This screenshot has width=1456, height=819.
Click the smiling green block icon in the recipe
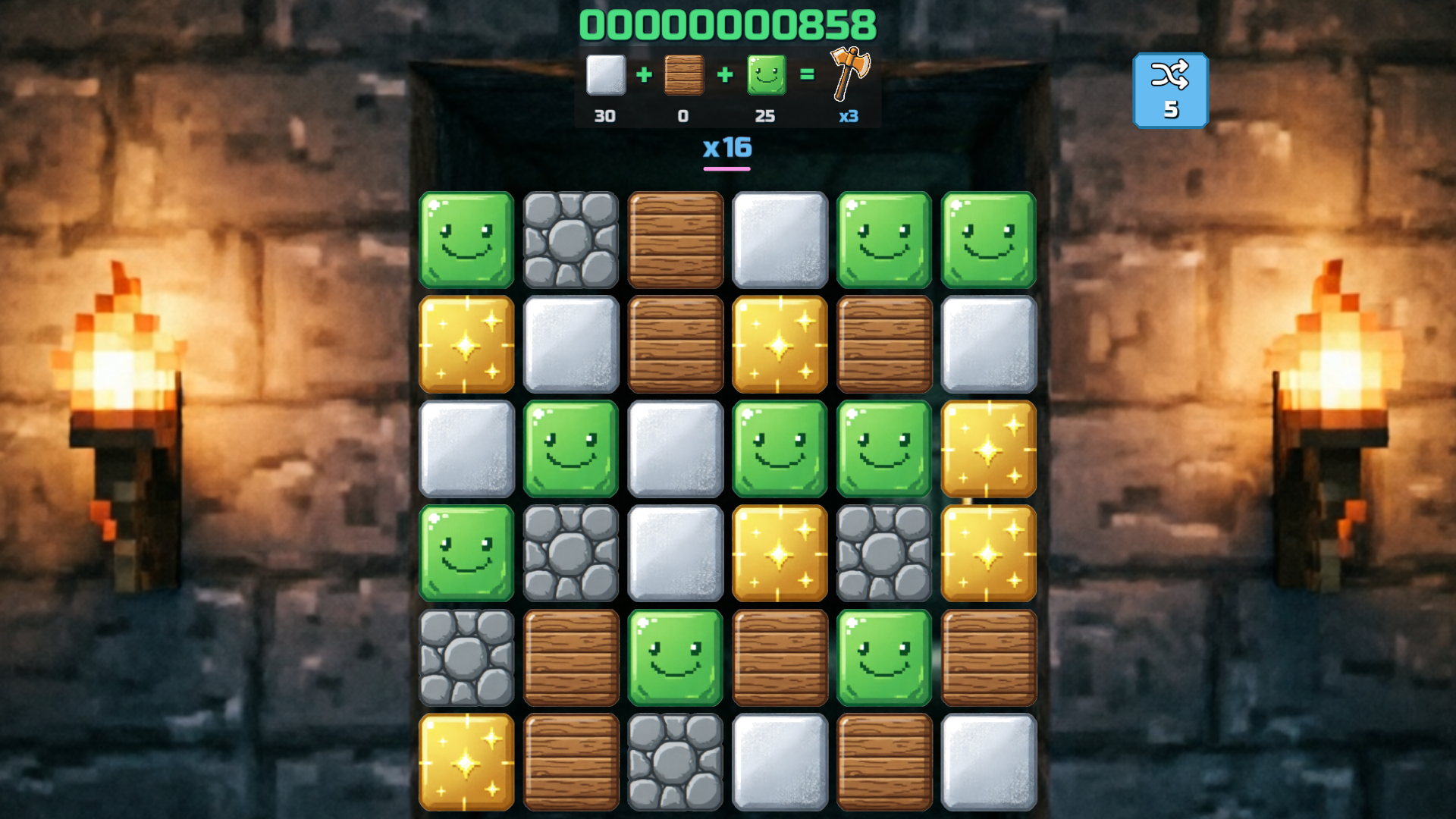pyautogui.click(x=766, y=76)
